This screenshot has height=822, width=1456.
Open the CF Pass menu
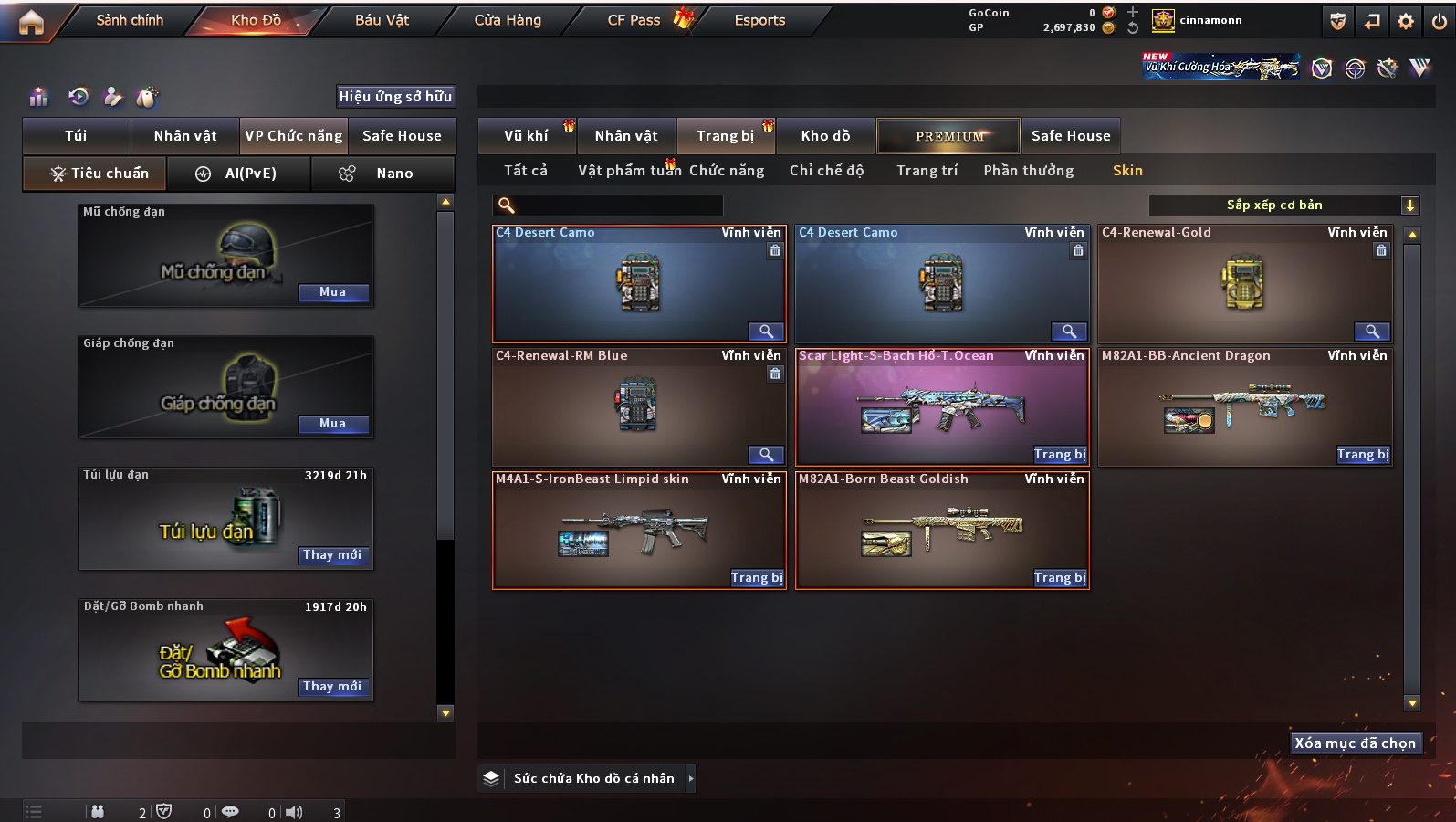point(634,20)
